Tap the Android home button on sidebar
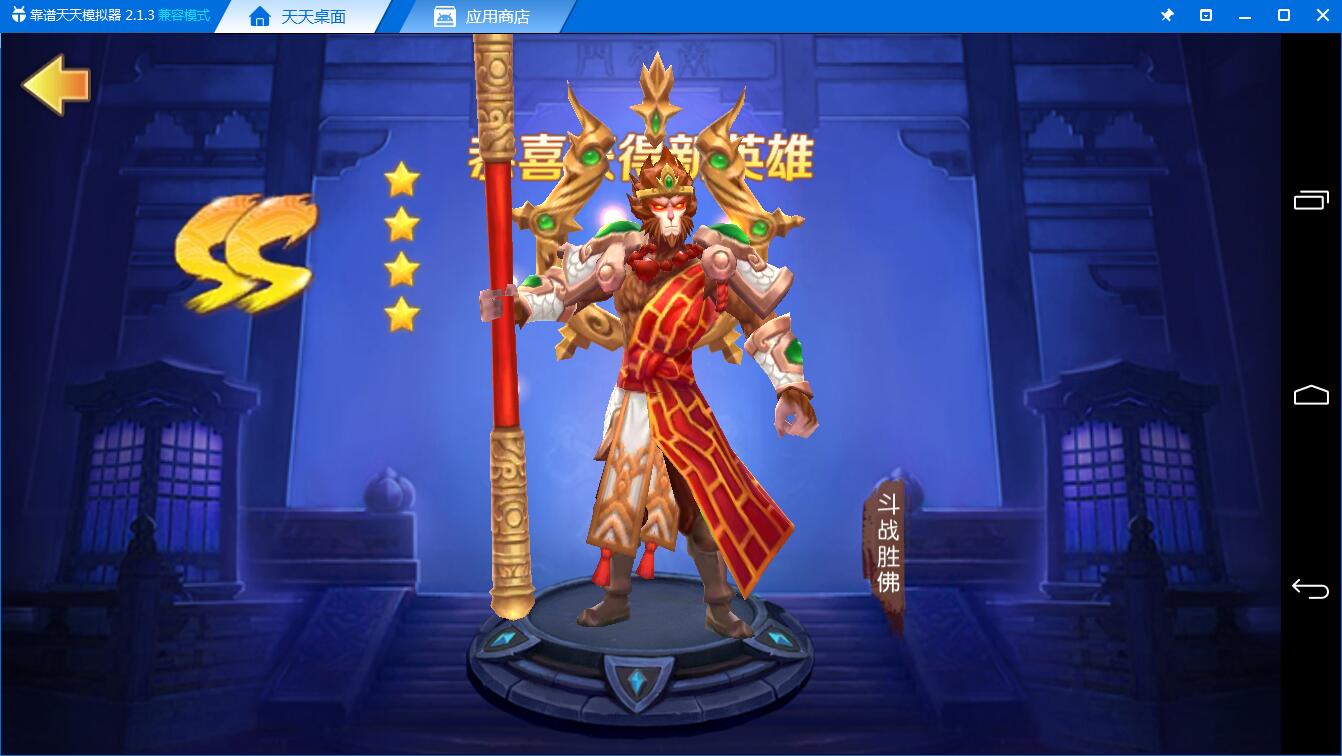The height and width of the screenshot is (756, 1342). click(x=1311, y=394)
